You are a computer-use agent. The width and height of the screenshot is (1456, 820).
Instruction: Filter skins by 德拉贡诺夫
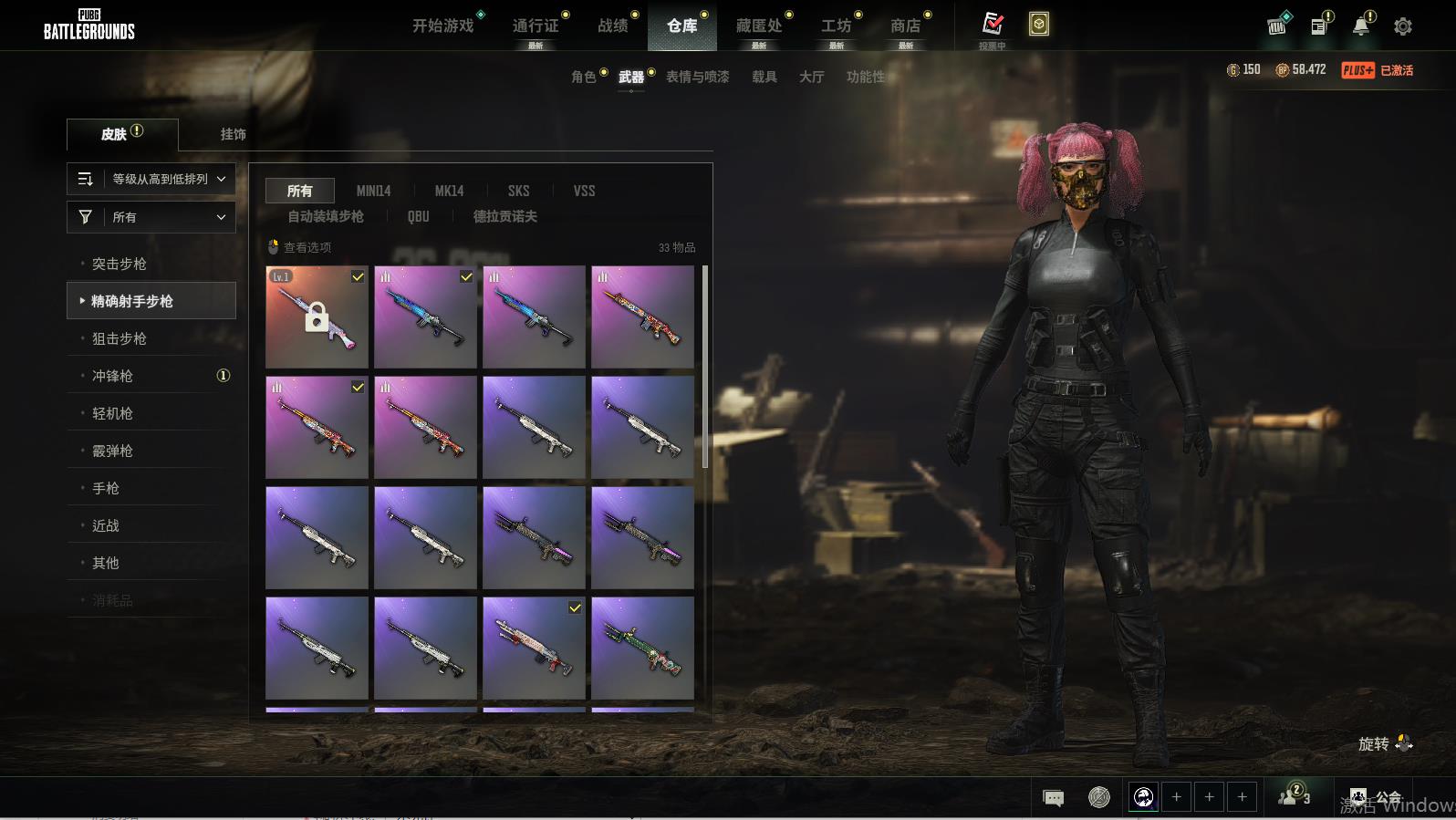point(504,216)
